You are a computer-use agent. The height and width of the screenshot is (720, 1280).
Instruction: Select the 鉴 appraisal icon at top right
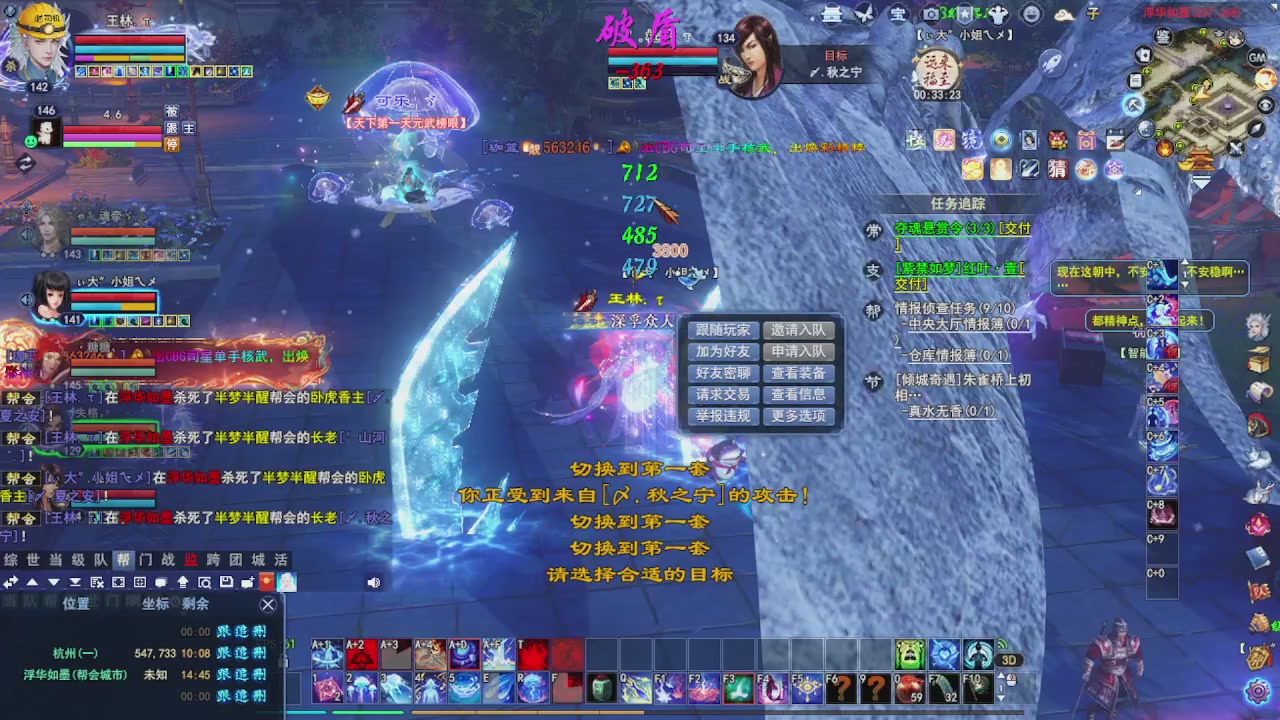(x=1162, y=36)
